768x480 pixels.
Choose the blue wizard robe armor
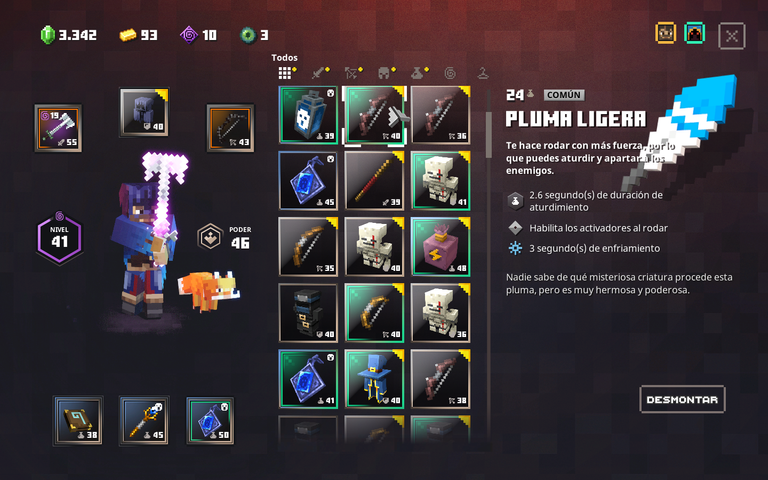click(x=374, y=378)
